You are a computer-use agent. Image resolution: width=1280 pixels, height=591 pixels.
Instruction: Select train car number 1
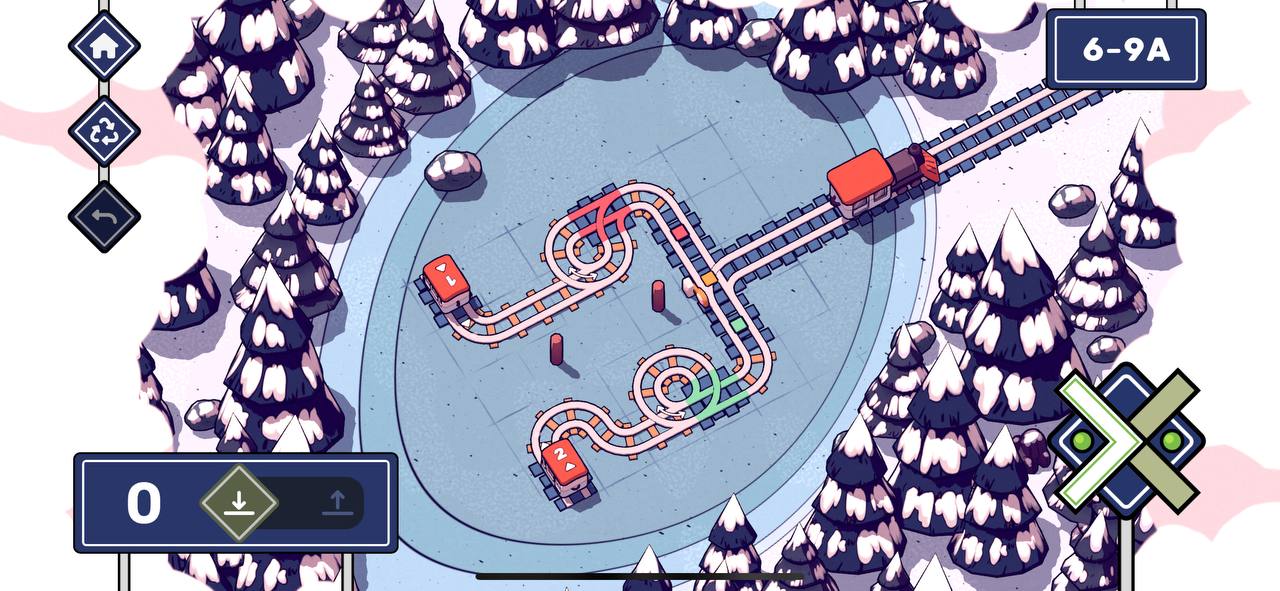446,278
